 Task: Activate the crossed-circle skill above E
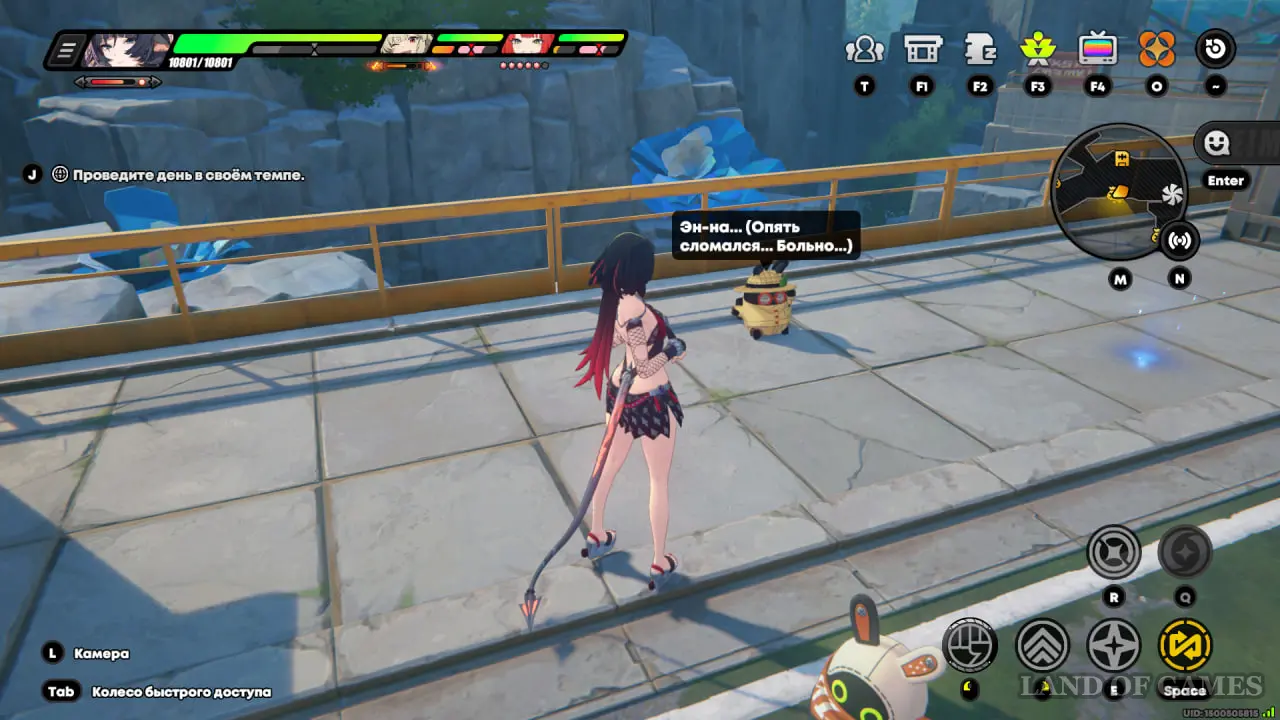[x=1114, y=552]
